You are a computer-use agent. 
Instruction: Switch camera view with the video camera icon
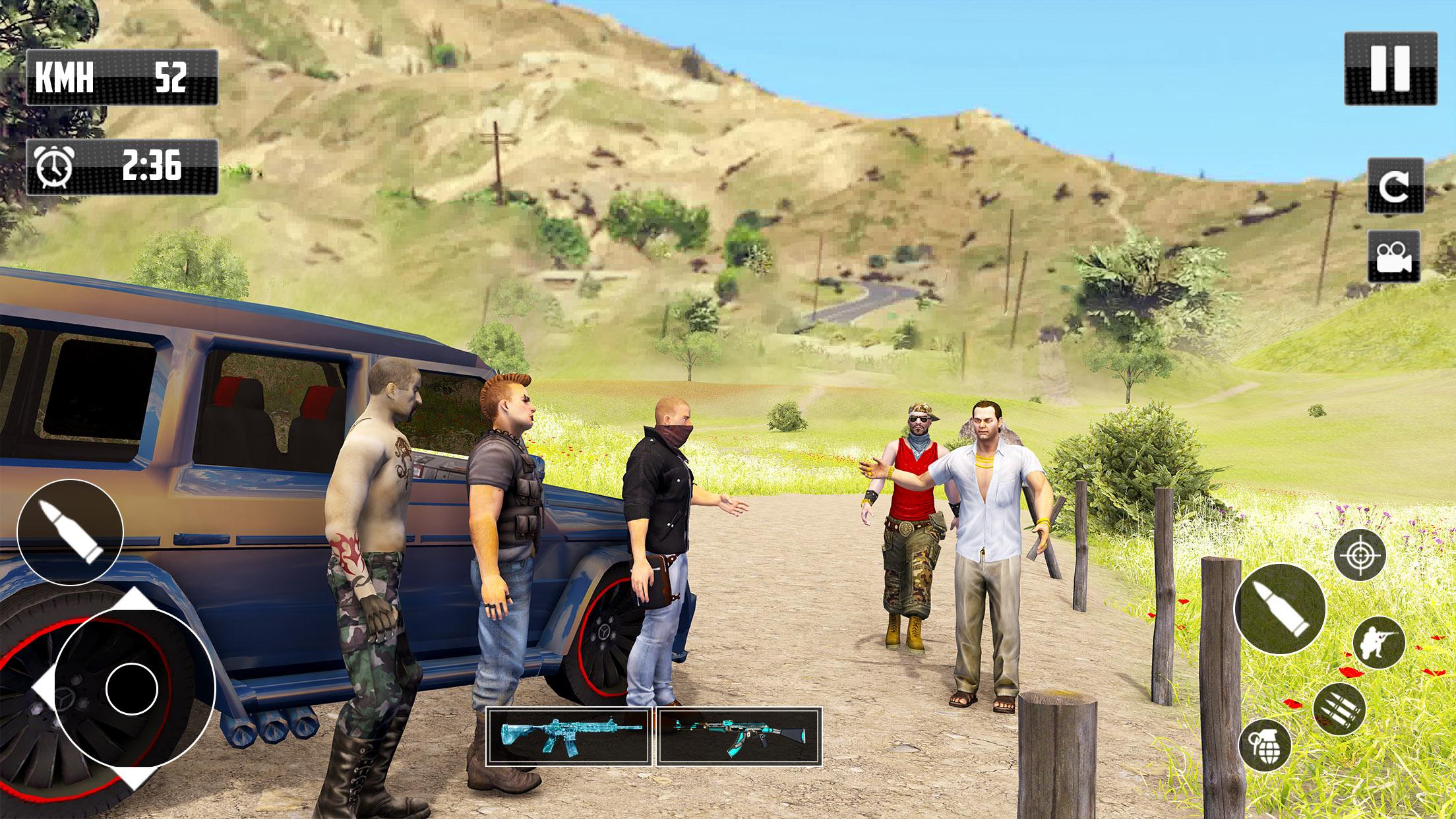coord(1394,255)
